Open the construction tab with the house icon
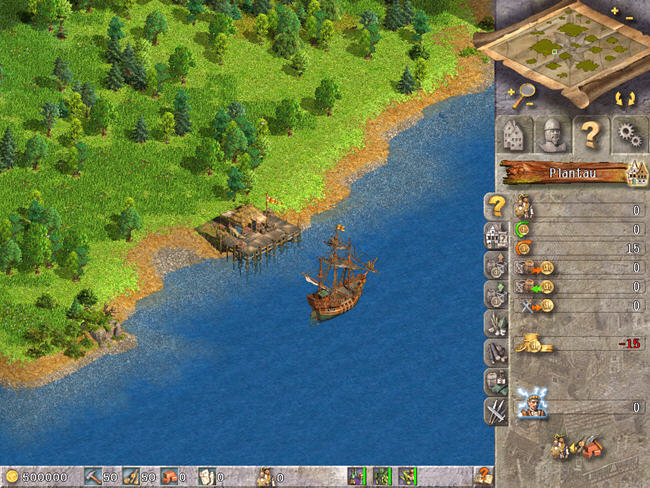 [x=515, y=134]
